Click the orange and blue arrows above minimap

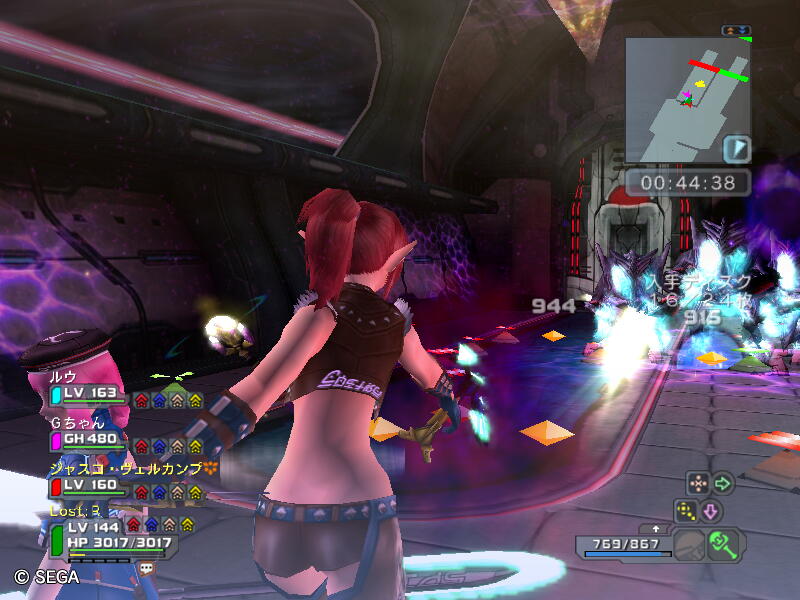tap(736, 30)
